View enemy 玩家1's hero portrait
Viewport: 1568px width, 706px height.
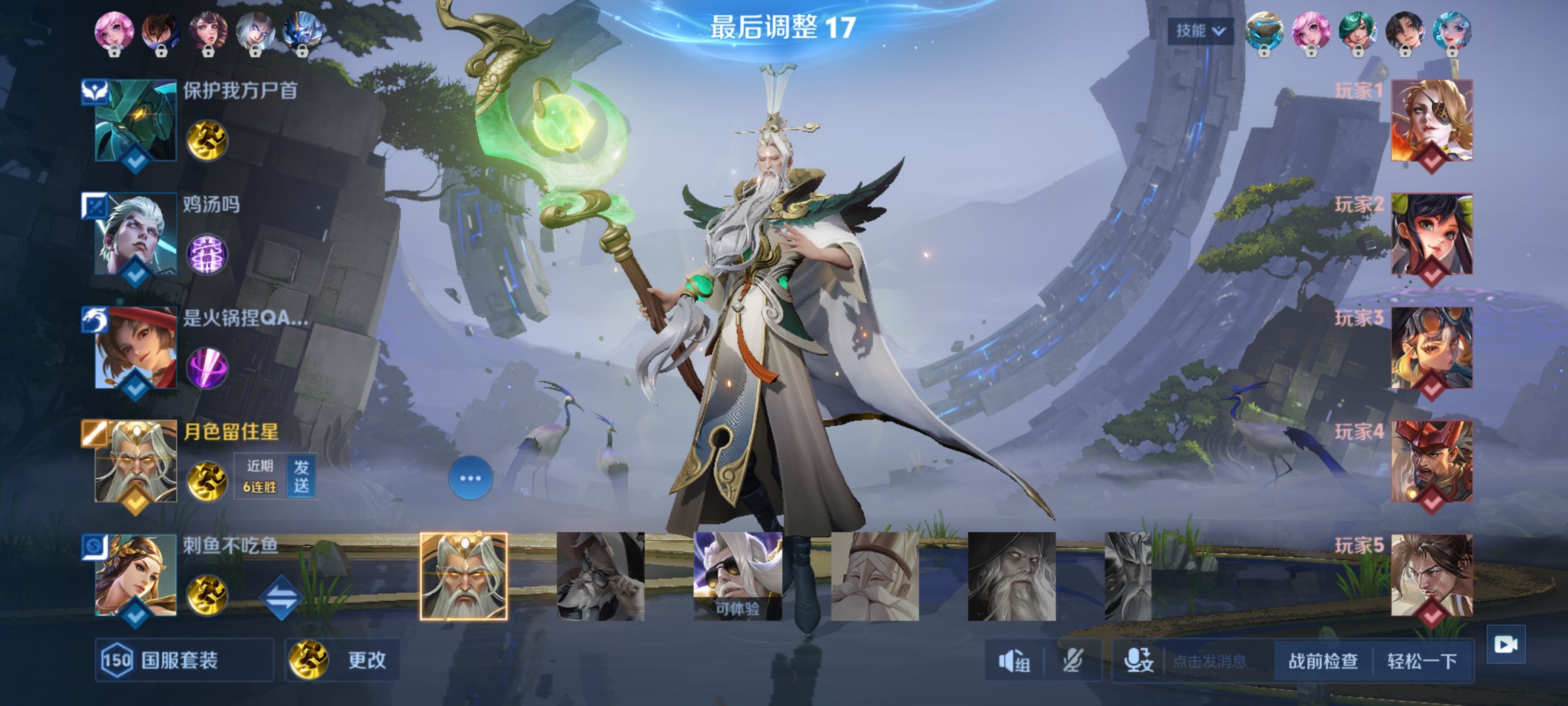click(x=1431, y=121)
